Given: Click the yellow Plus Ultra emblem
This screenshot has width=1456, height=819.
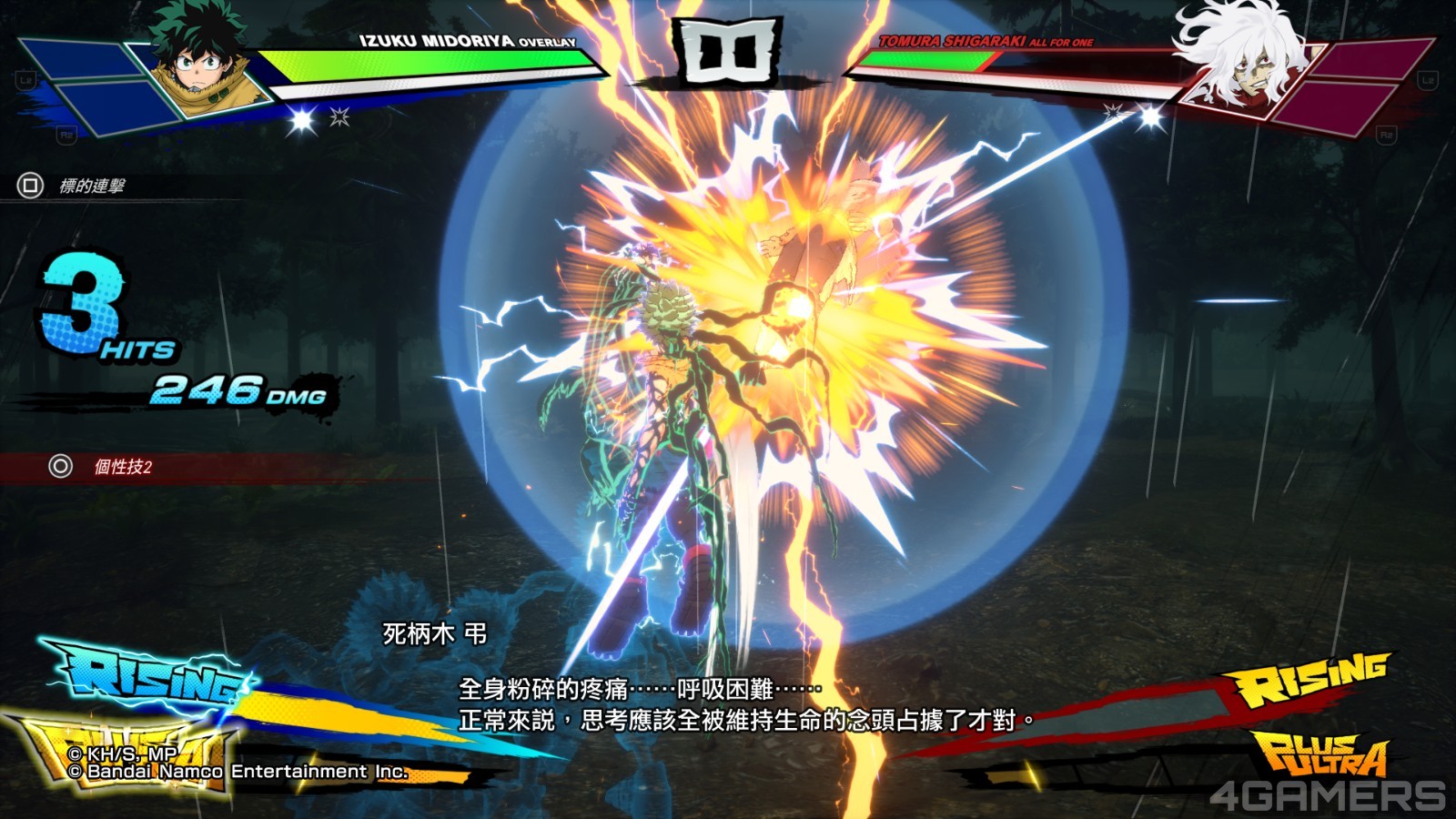Looking at the screenshot, I should 1322,753.
